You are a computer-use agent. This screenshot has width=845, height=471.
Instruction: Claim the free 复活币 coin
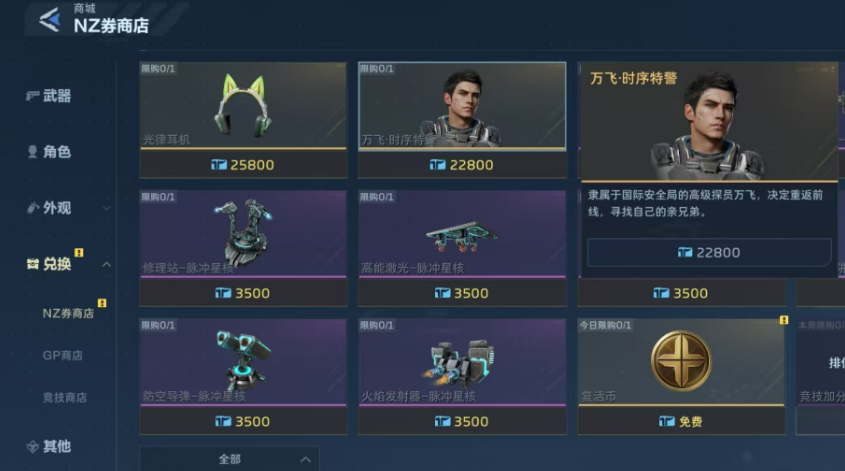click(681, 421)
